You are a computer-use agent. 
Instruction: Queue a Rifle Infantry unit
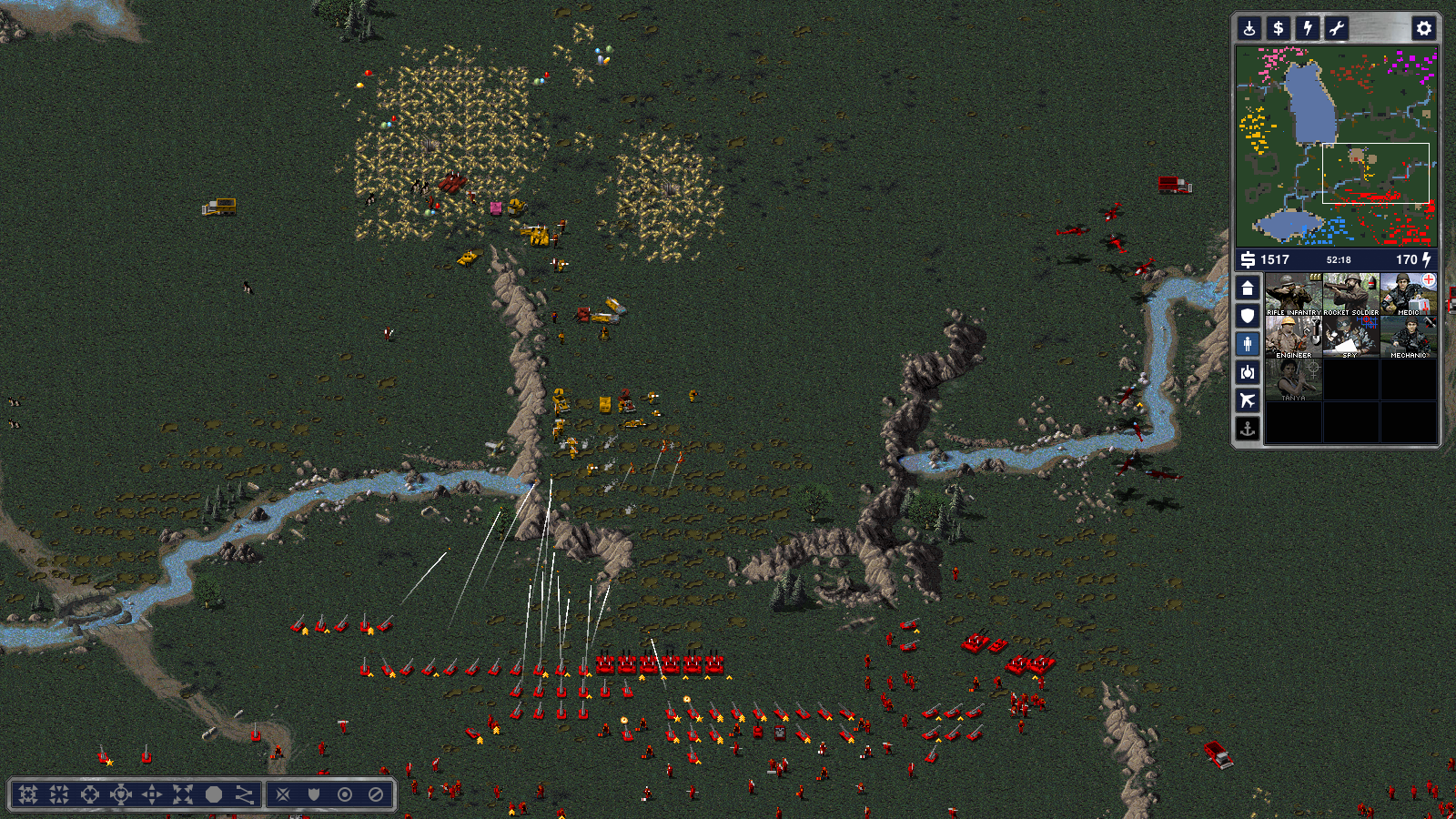tap(1293, 294)
